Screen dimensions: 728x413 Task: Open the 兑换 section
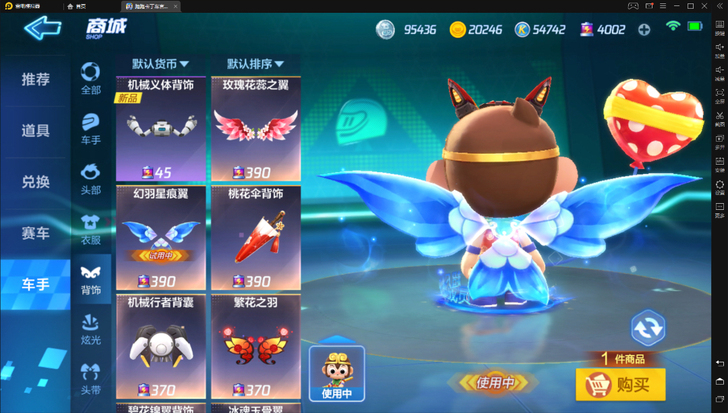[x=35, y=182]
